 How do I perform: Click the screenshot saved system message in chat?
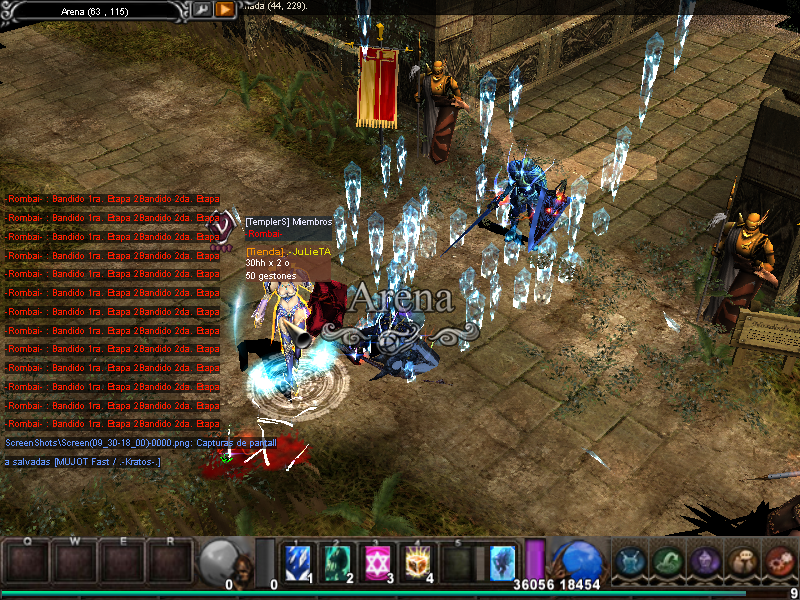click(x=140, y=442)
